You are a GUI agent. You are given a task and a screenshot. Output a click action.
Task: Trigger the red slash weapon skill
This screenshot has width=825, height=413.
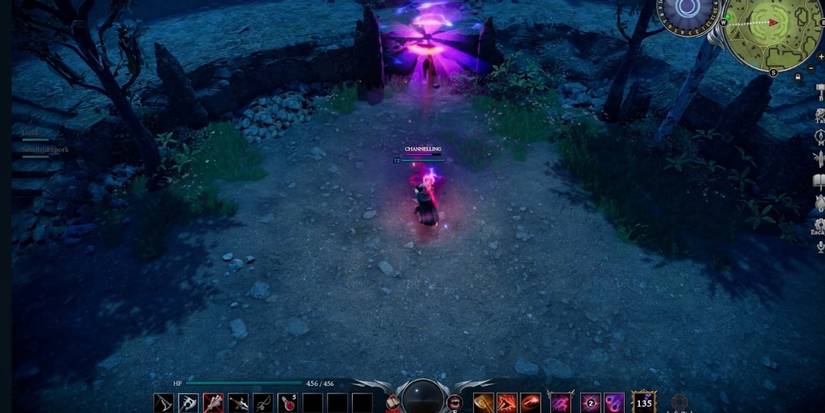[x=507, y=402]
